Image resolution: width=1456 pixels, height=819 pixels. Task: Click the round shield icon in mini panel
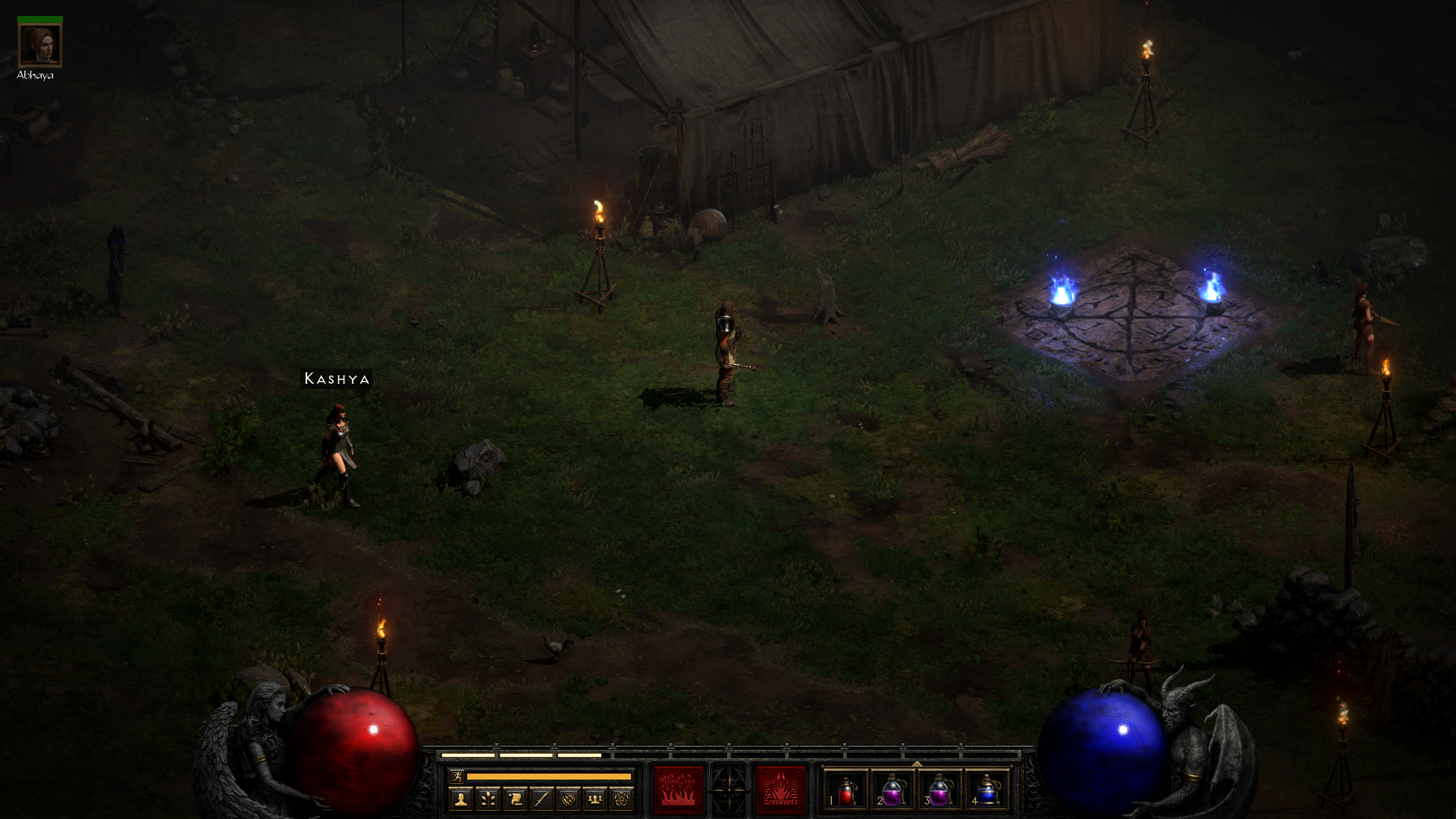(x=569, y=799)
